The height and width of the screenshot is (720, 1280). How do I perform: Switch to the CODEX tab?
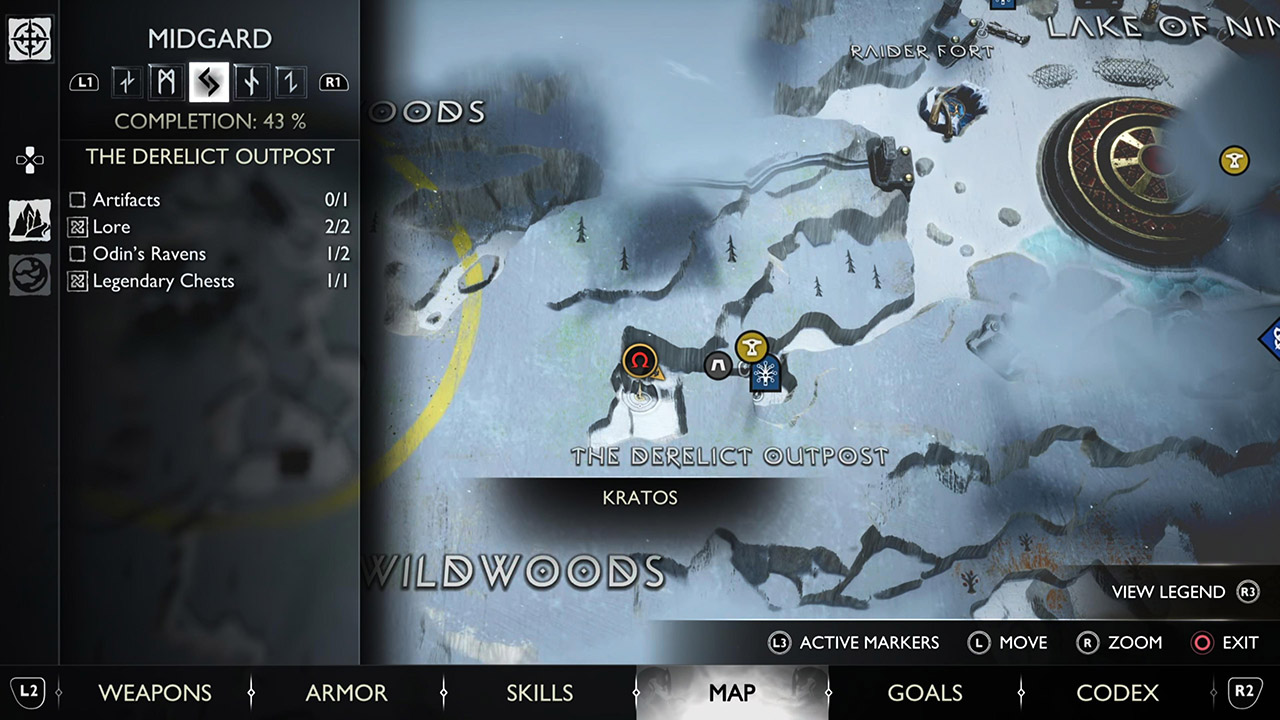coord(1117,692)
